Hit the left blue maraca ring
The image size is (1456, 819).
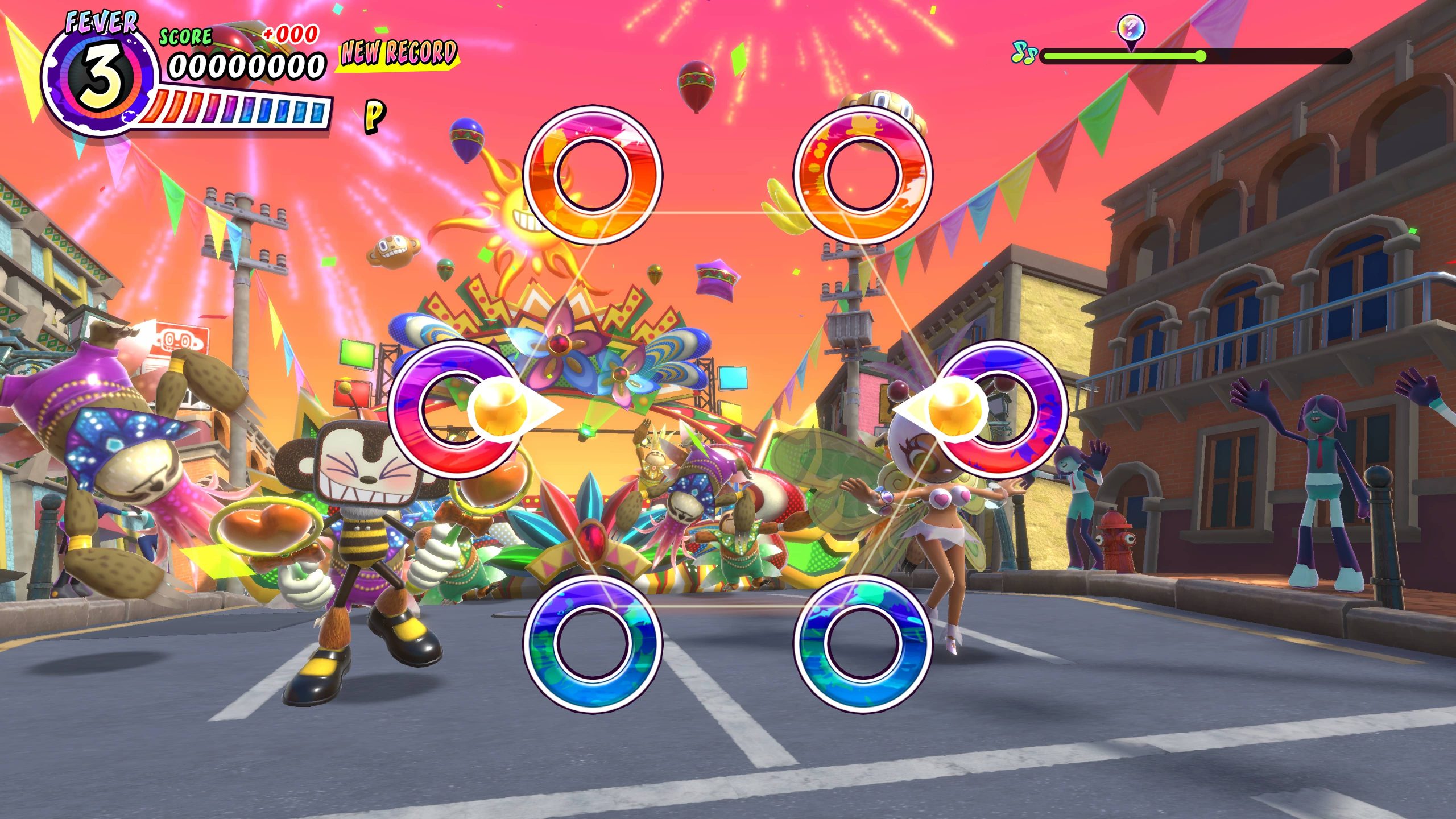click(x=591, y=643)
